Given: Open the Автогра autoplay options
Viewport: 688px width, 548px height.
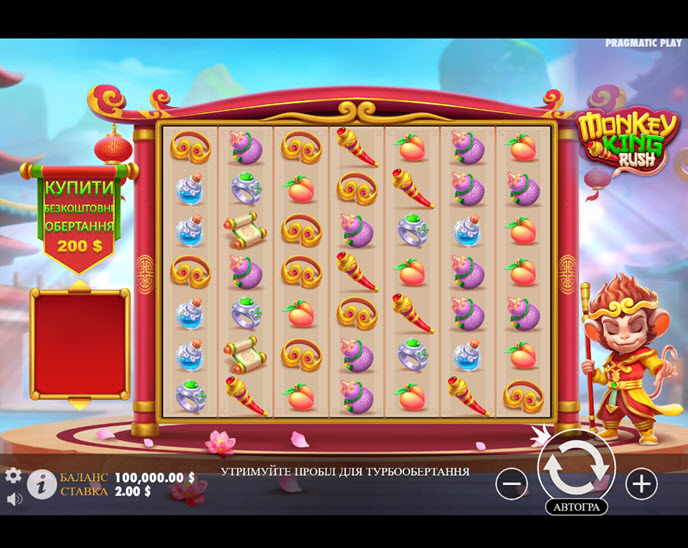Looking at the screenshot, I should coord(576,507).
